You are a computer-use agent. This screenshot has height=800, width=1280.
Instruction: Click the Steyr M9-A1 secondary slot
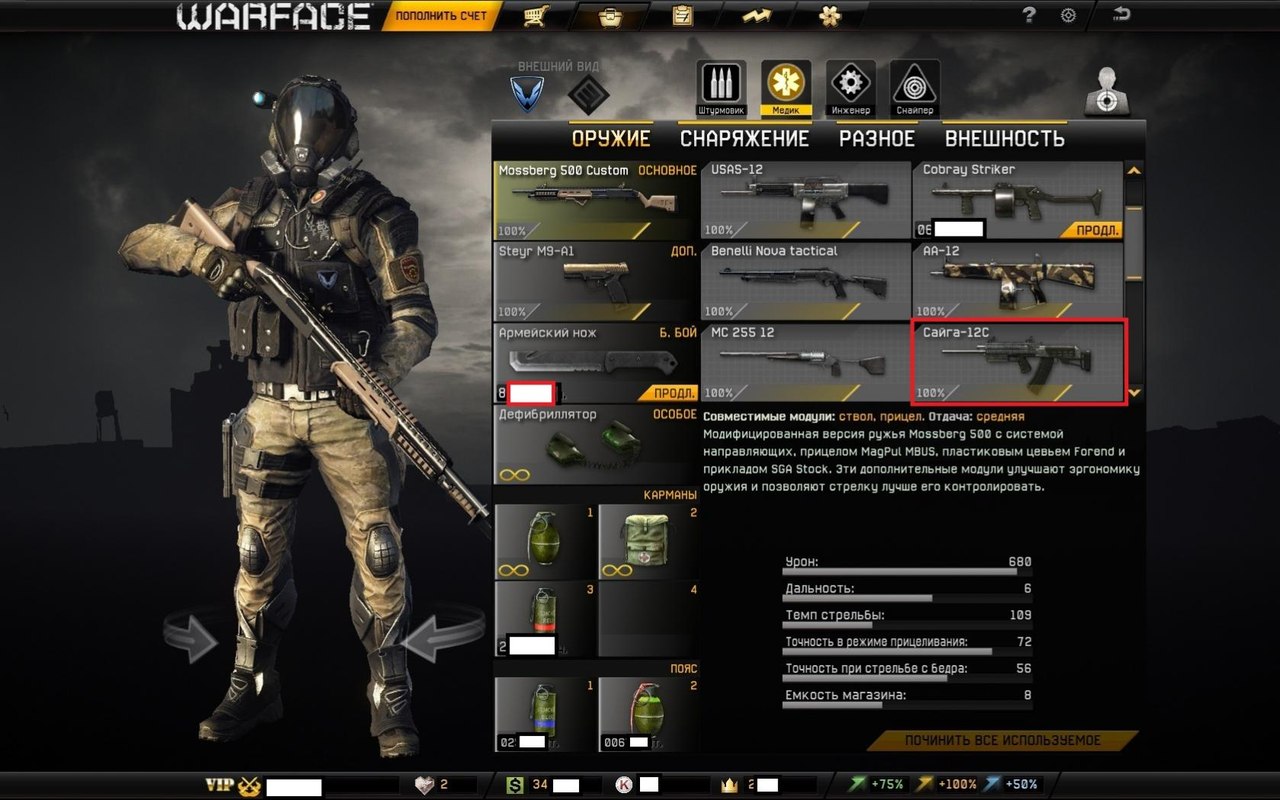(x=596, y=280)
